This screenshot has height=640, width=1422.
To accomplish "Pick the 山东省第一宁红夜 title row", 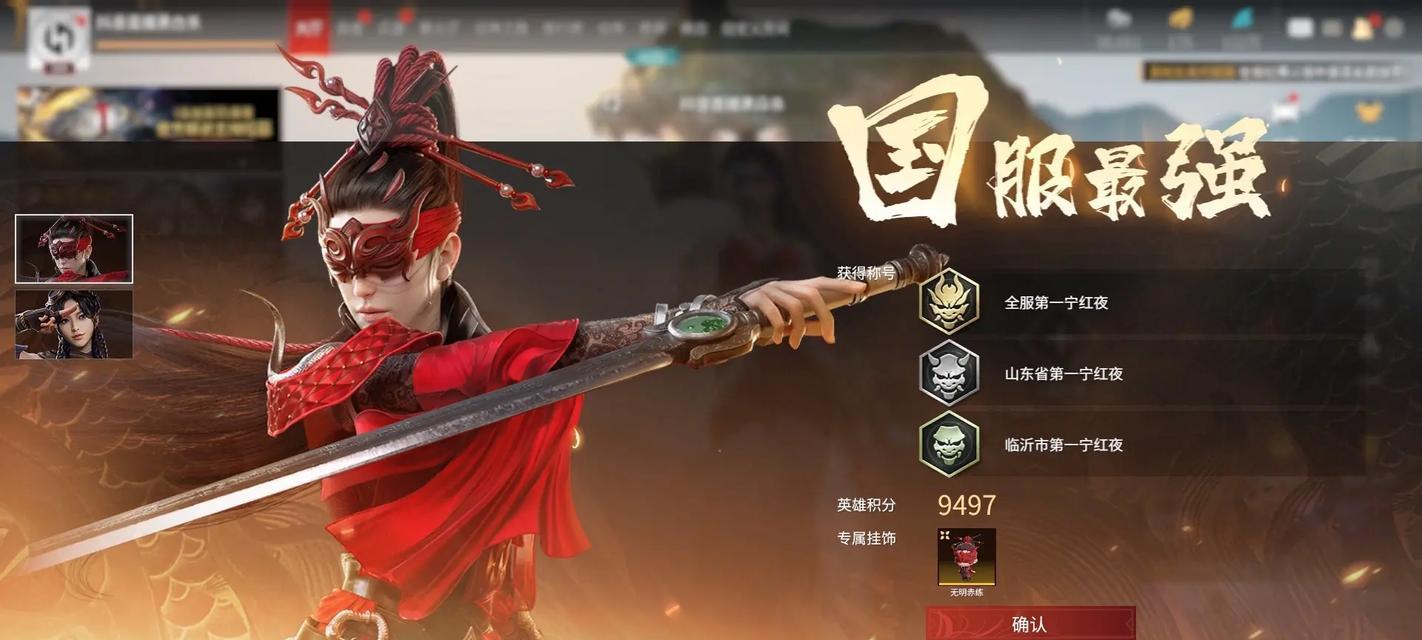I will pyautogui.click(x=1062, y=374).
